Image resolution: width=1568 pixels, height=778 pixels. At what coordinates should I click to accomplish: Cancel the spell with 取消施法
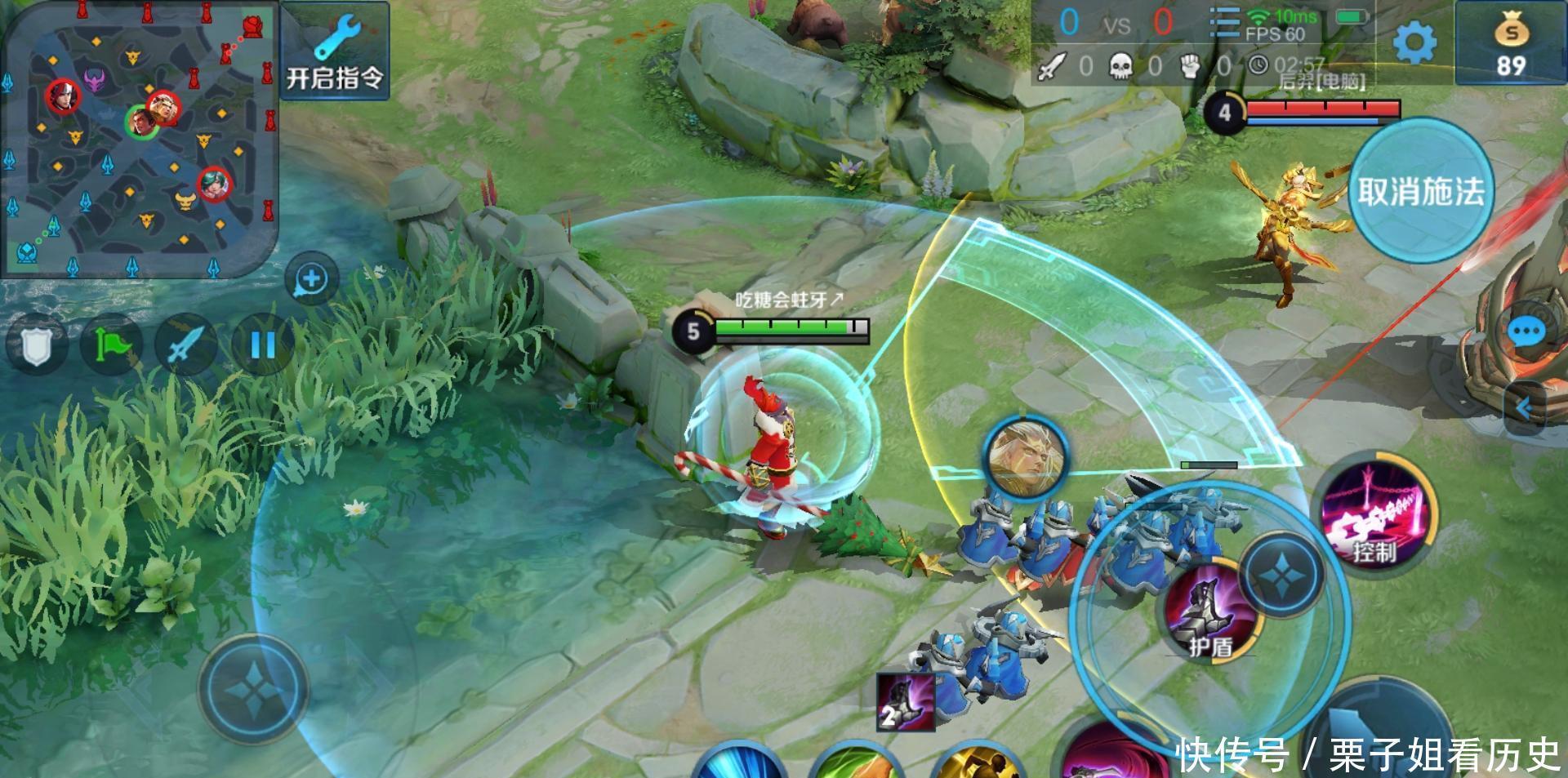pos(1420,191)
